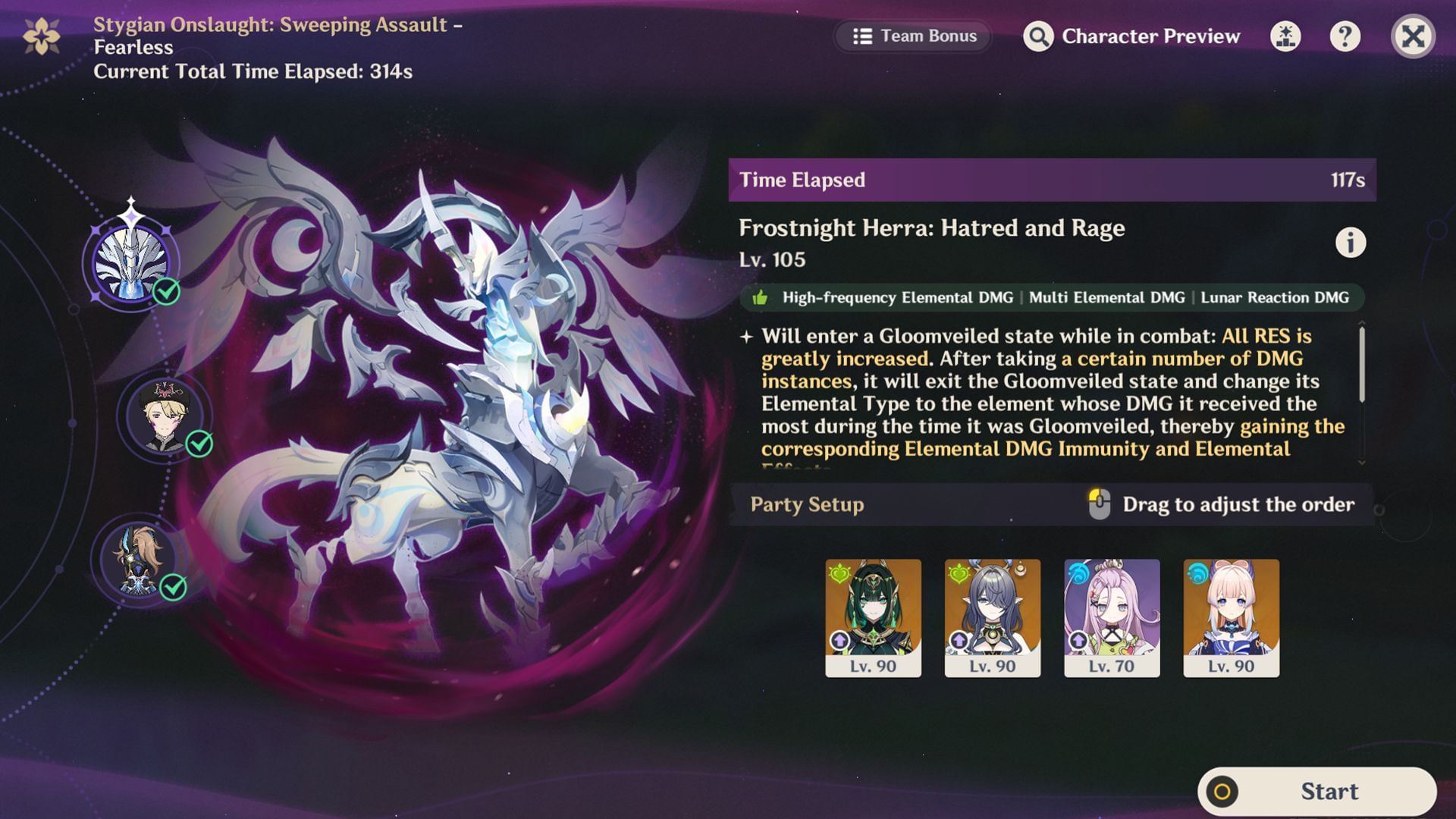Open Character Preview via the magnifying glass icon

click(1039, 36)
